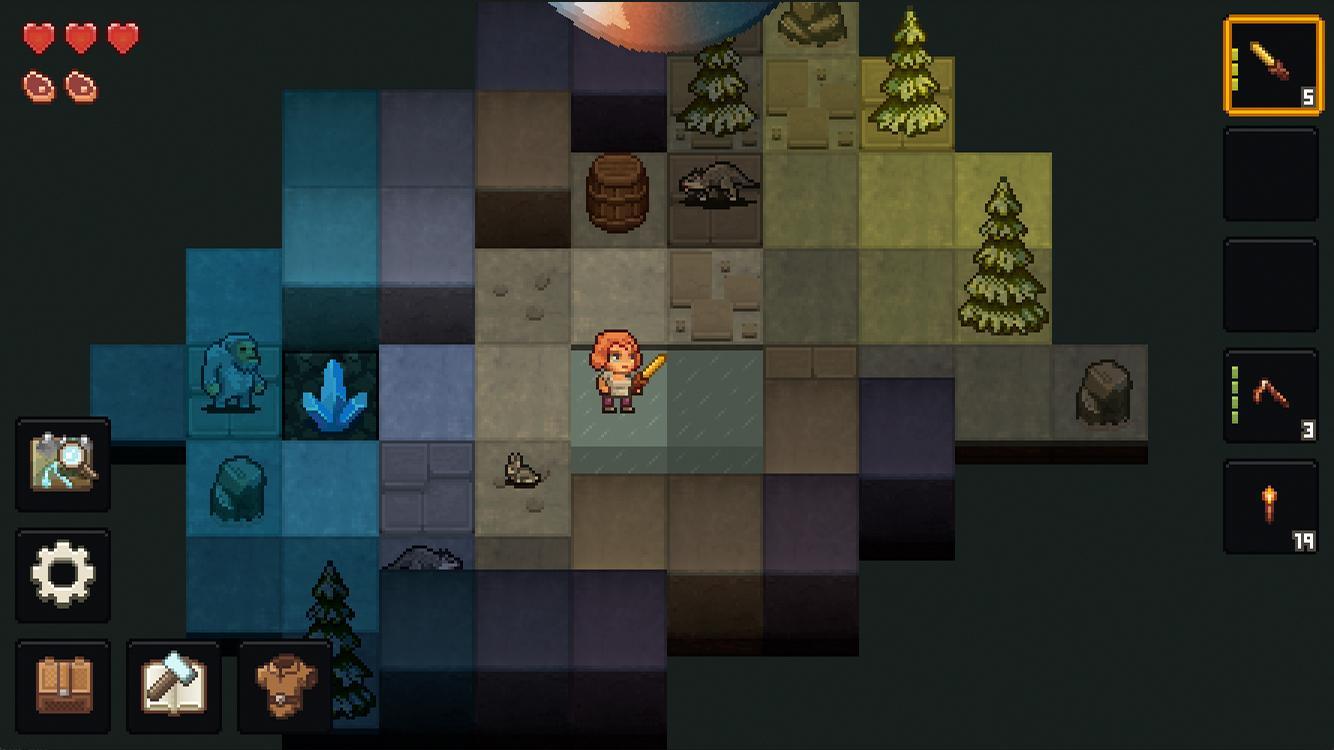The width and height of the screenshot is (1334, 750).
Task: Select the pickaxe in the hotbar
Action: tap(1270, 394)
